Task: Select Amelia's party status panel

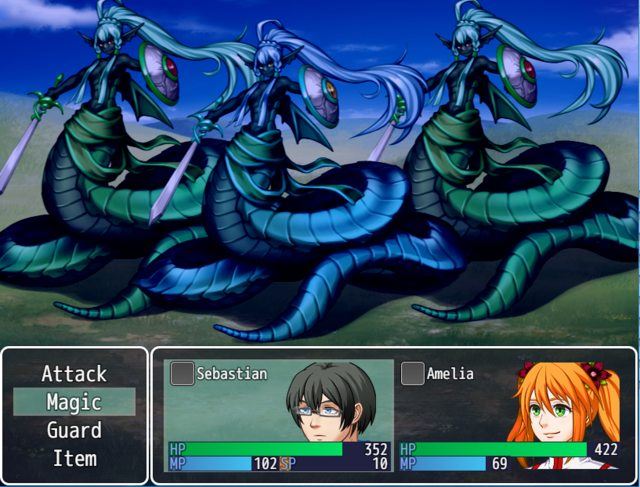Action: pos(510,415)
